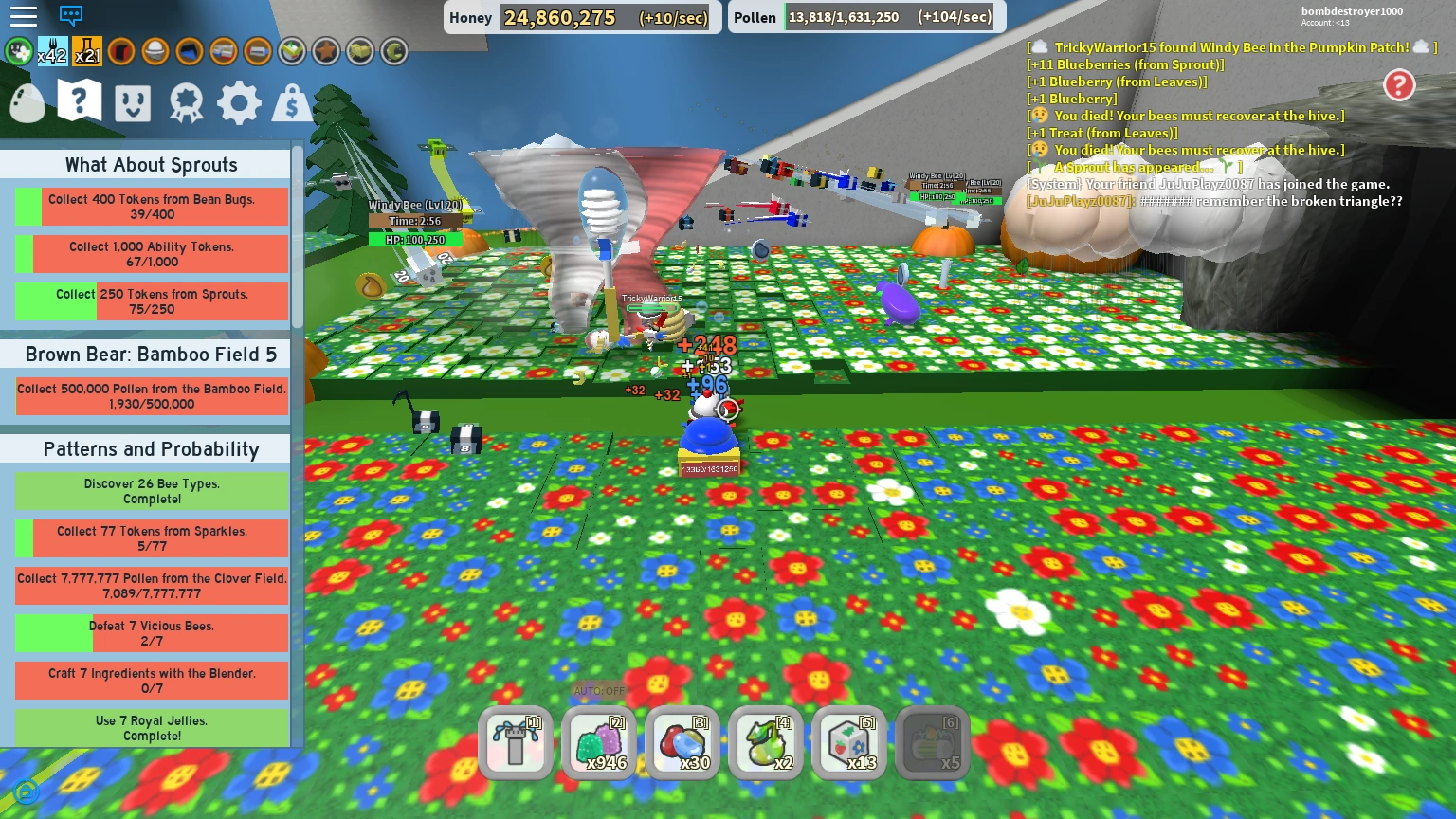View badges via the ribbon icon
Viewport: 1456px width, 819px height.
coord(186,102)
